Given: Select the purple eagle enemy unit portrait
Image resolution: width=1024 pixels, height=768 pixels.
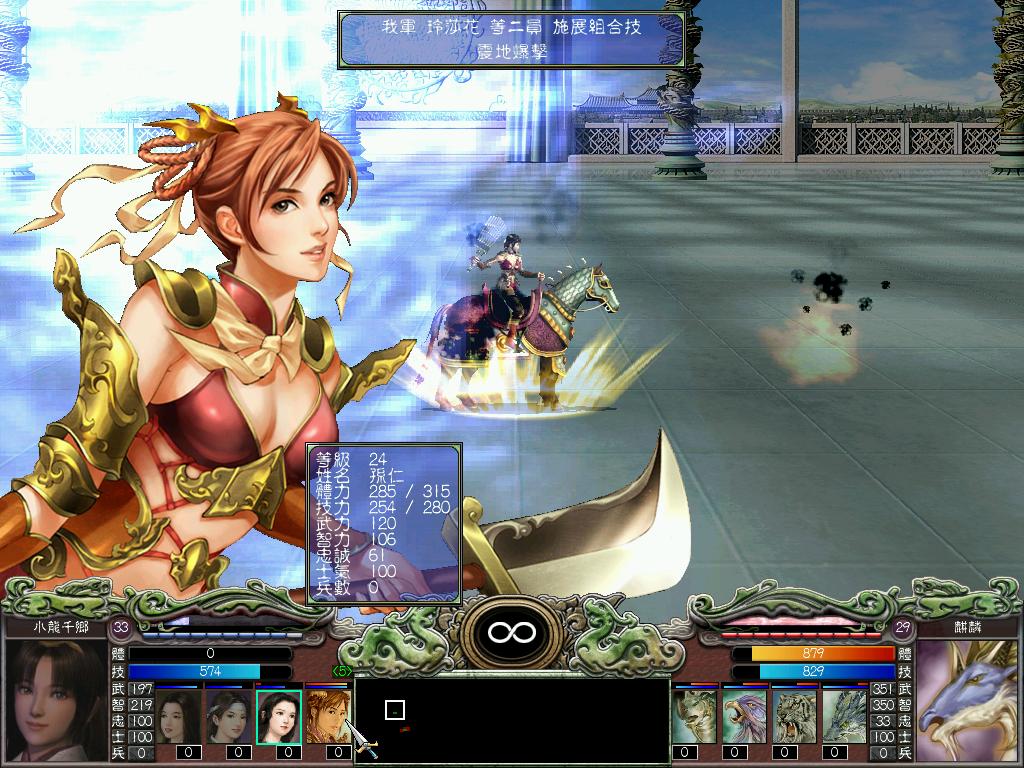Looking at the screenshot, I should click(x=745, y=716).
